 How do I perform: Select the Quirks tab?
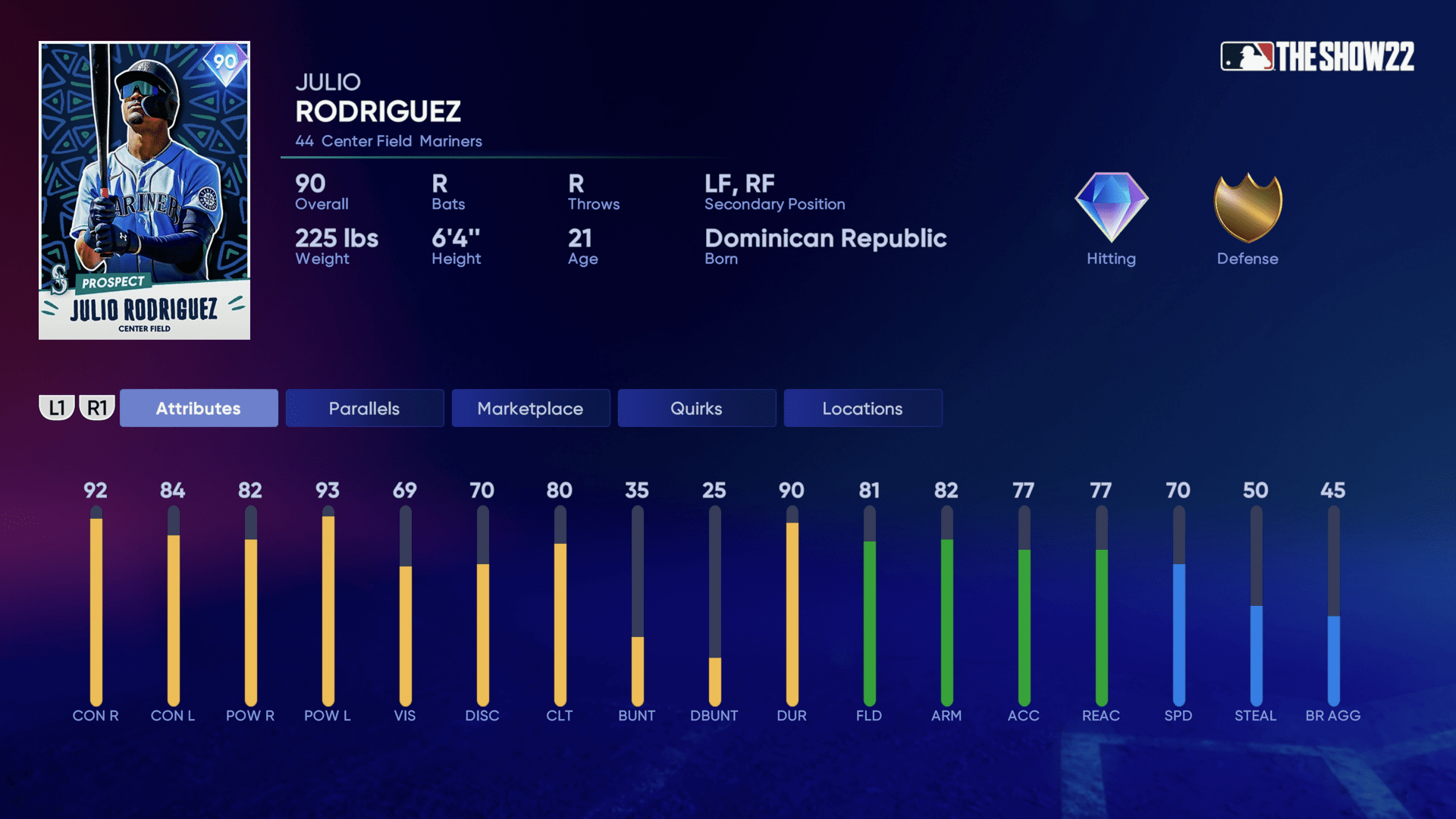tap(696, 408)
